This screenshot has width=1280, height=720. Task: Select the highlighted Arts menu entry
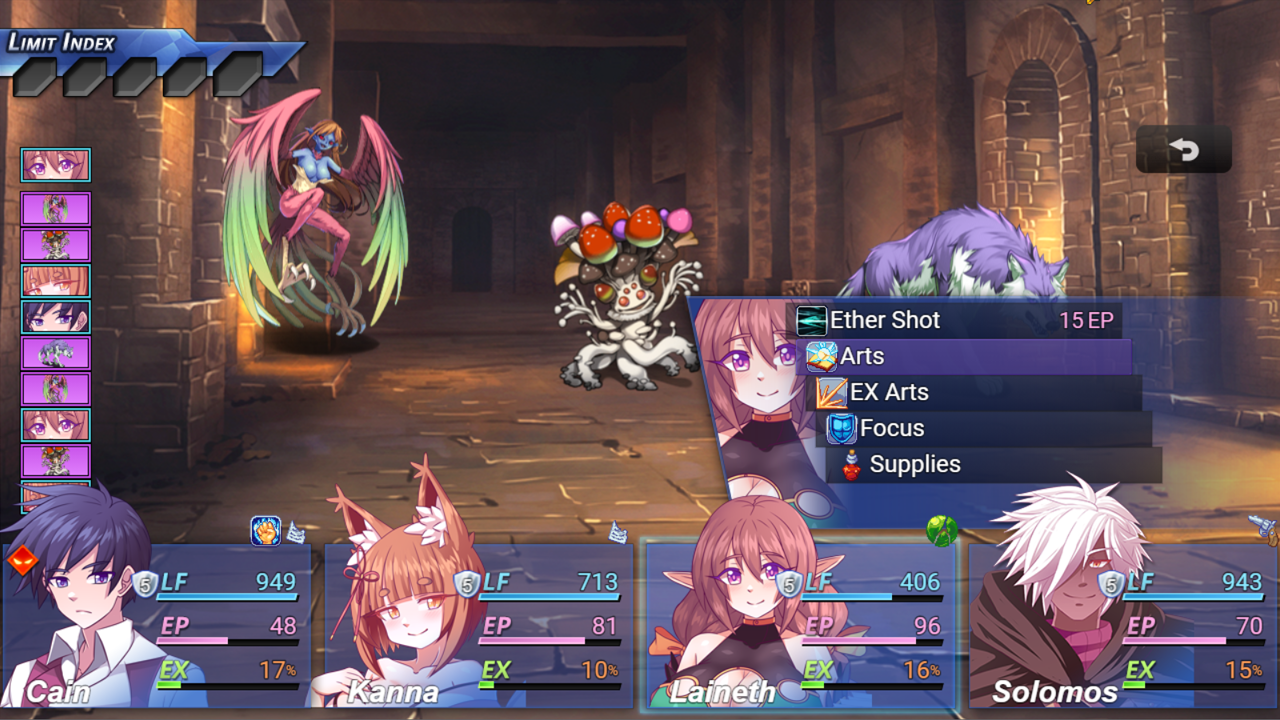866,356
